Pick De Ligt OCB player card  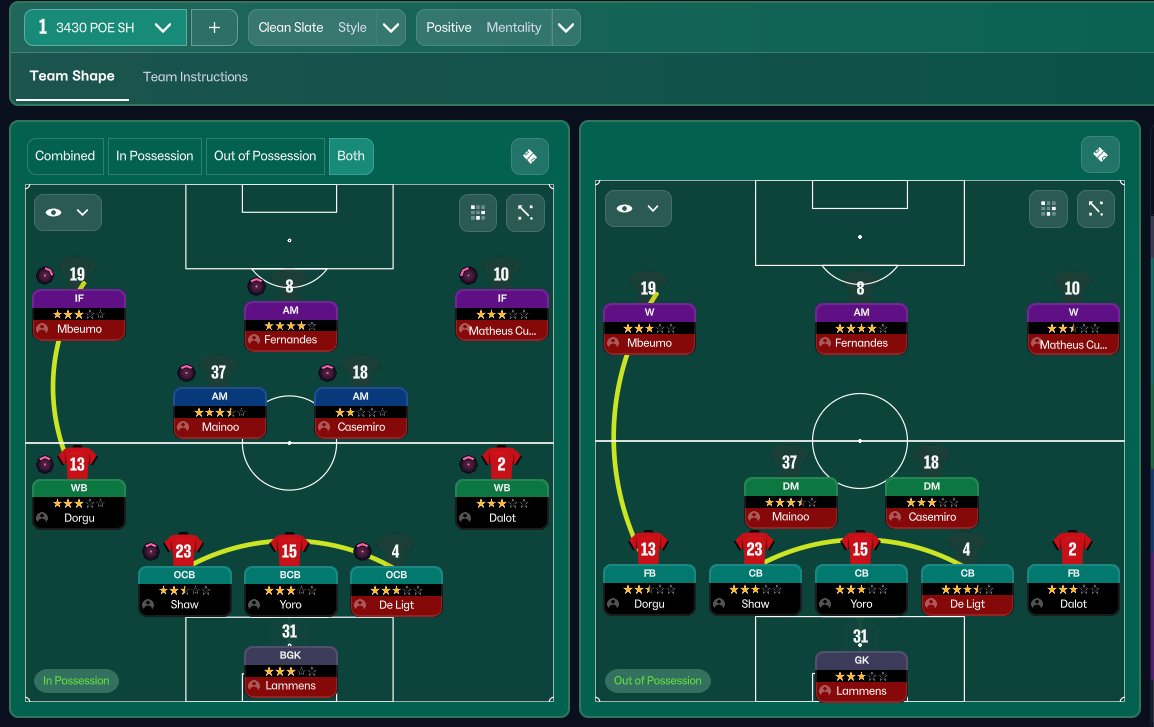(x=396, y=590)
